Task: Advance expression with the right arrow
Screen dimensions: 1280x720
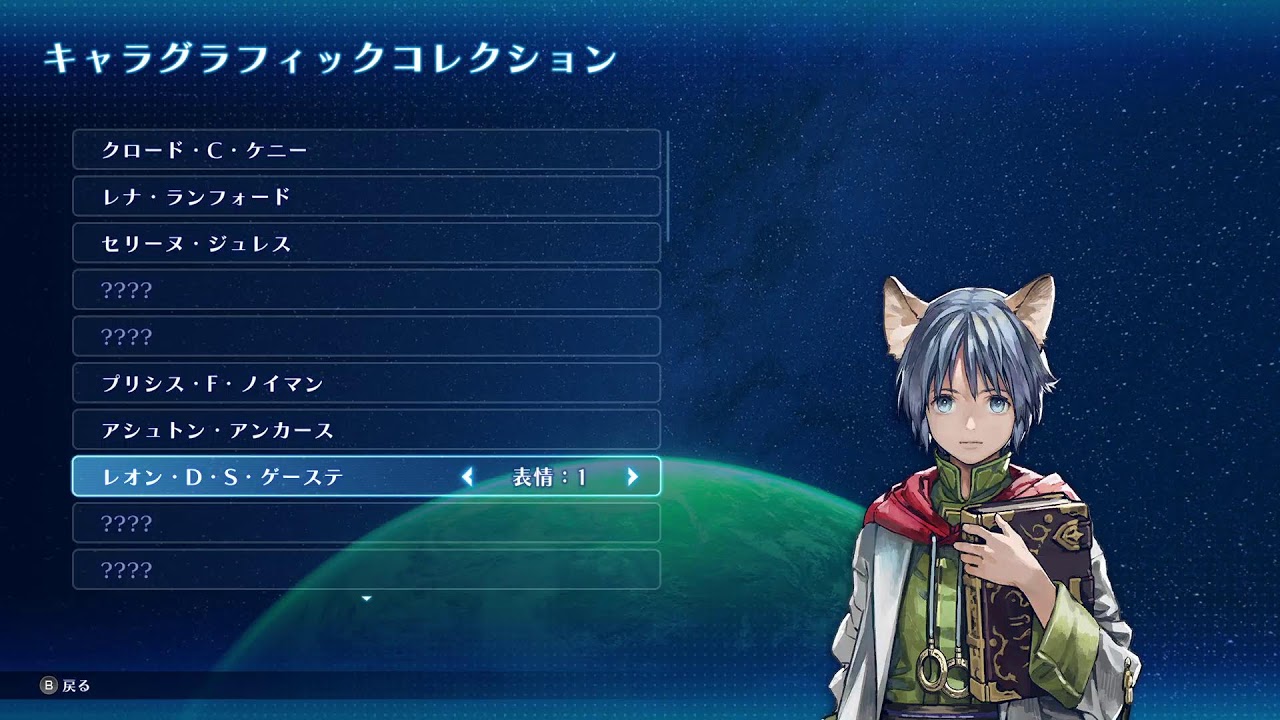Action: (x=632, y=477)
